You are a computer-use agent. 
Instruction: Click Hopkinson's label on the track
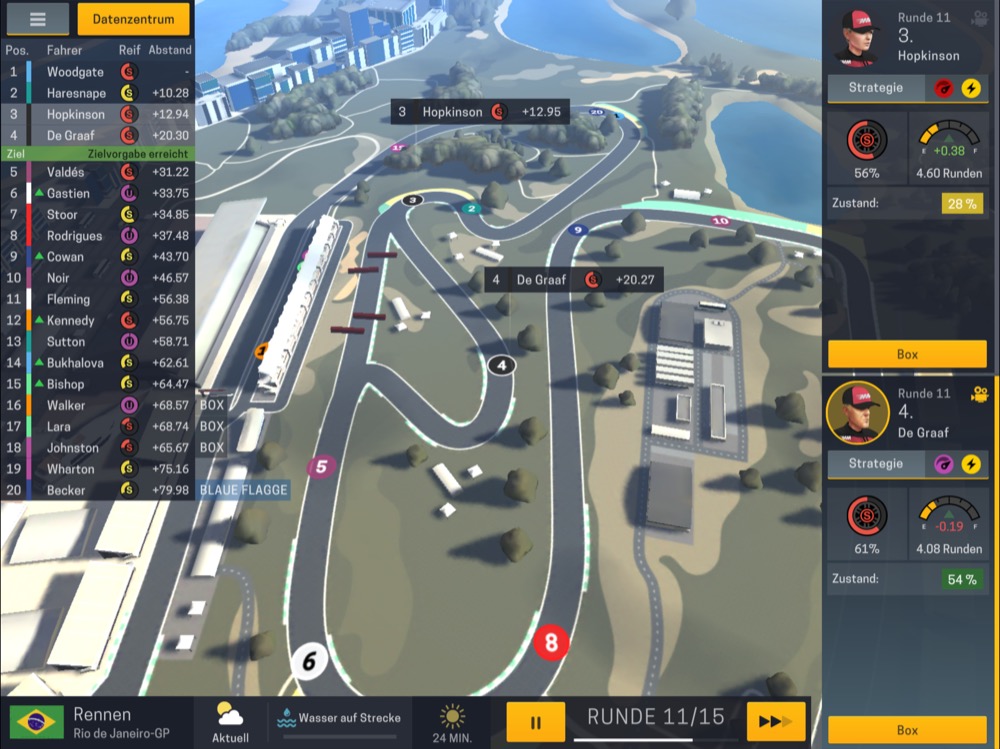click(480, 112)
